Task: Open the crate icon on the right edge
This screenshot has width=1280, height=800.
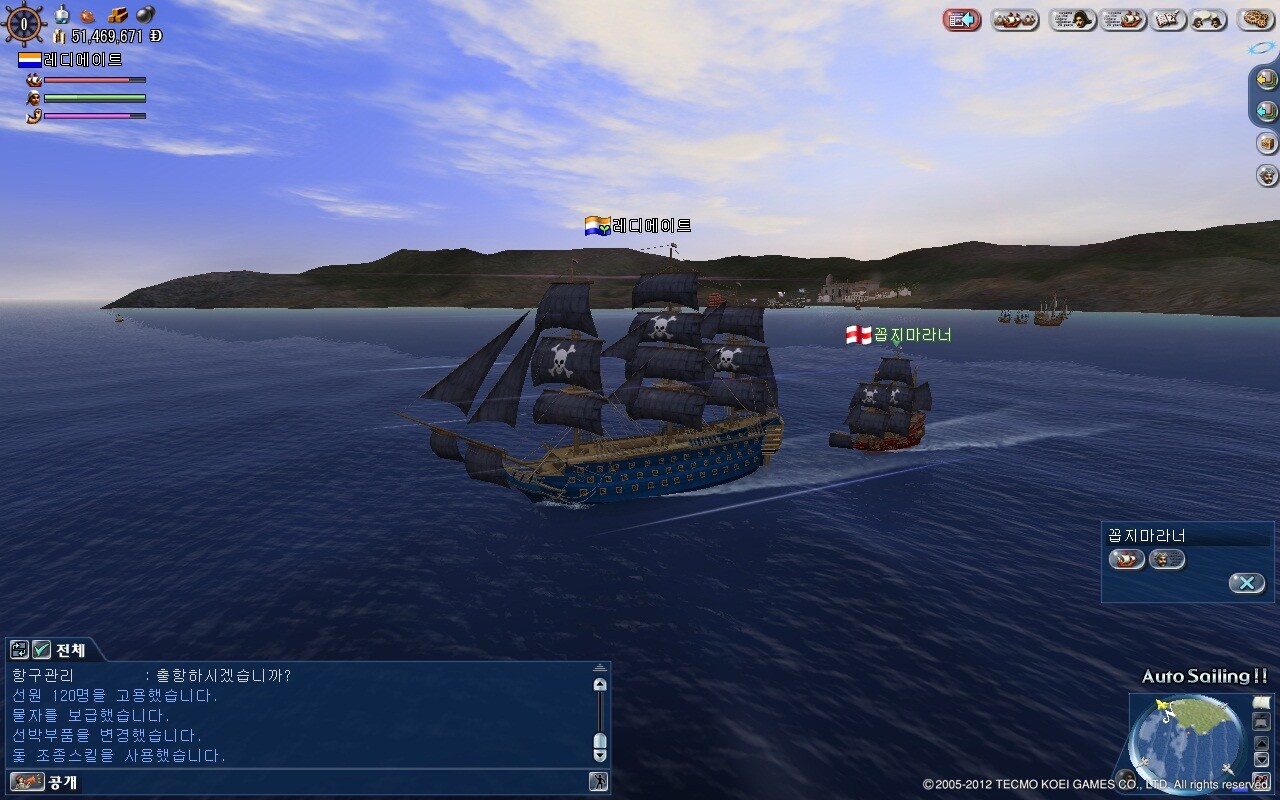Action: click(1267, 143)
